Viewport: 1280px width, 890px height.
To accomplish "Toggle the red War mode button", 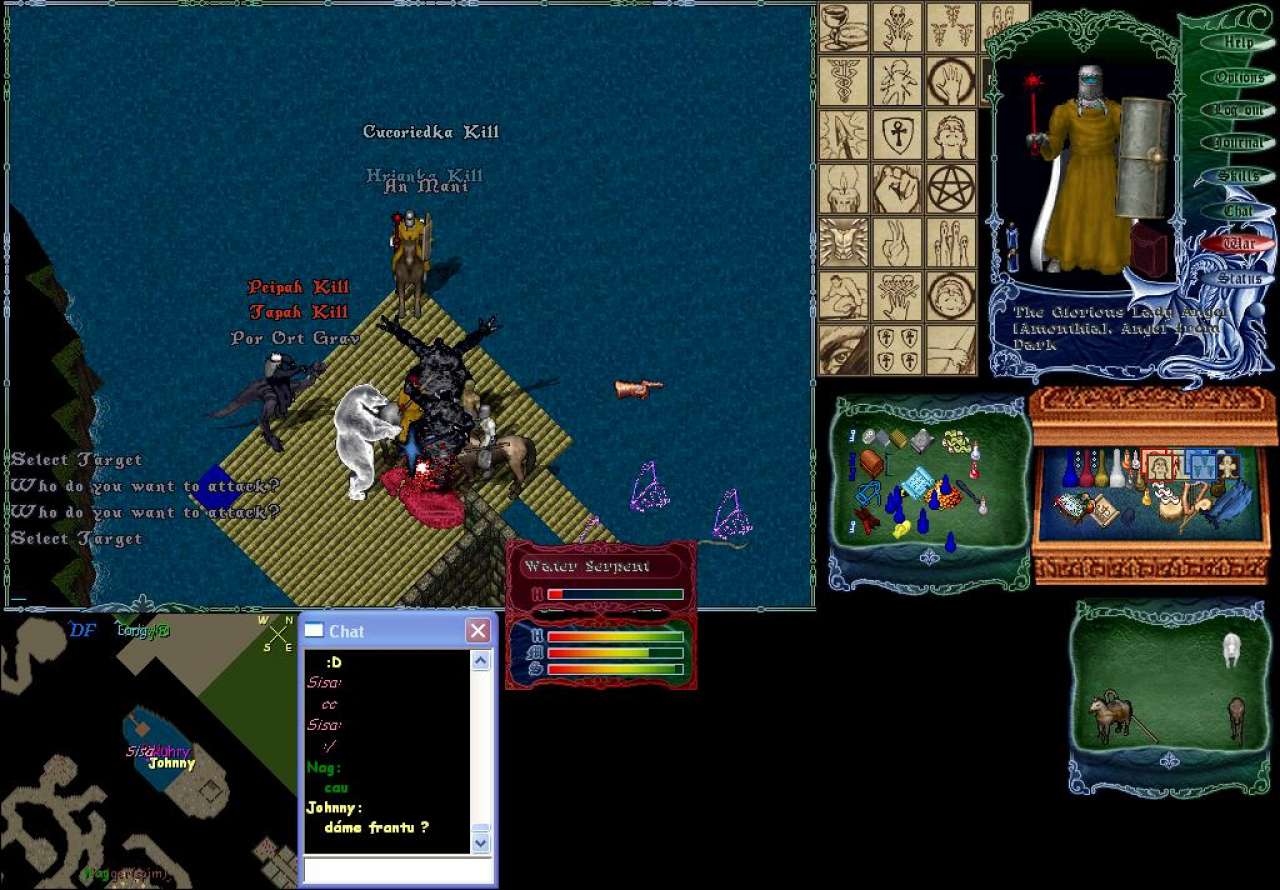I will [1238, 243].
